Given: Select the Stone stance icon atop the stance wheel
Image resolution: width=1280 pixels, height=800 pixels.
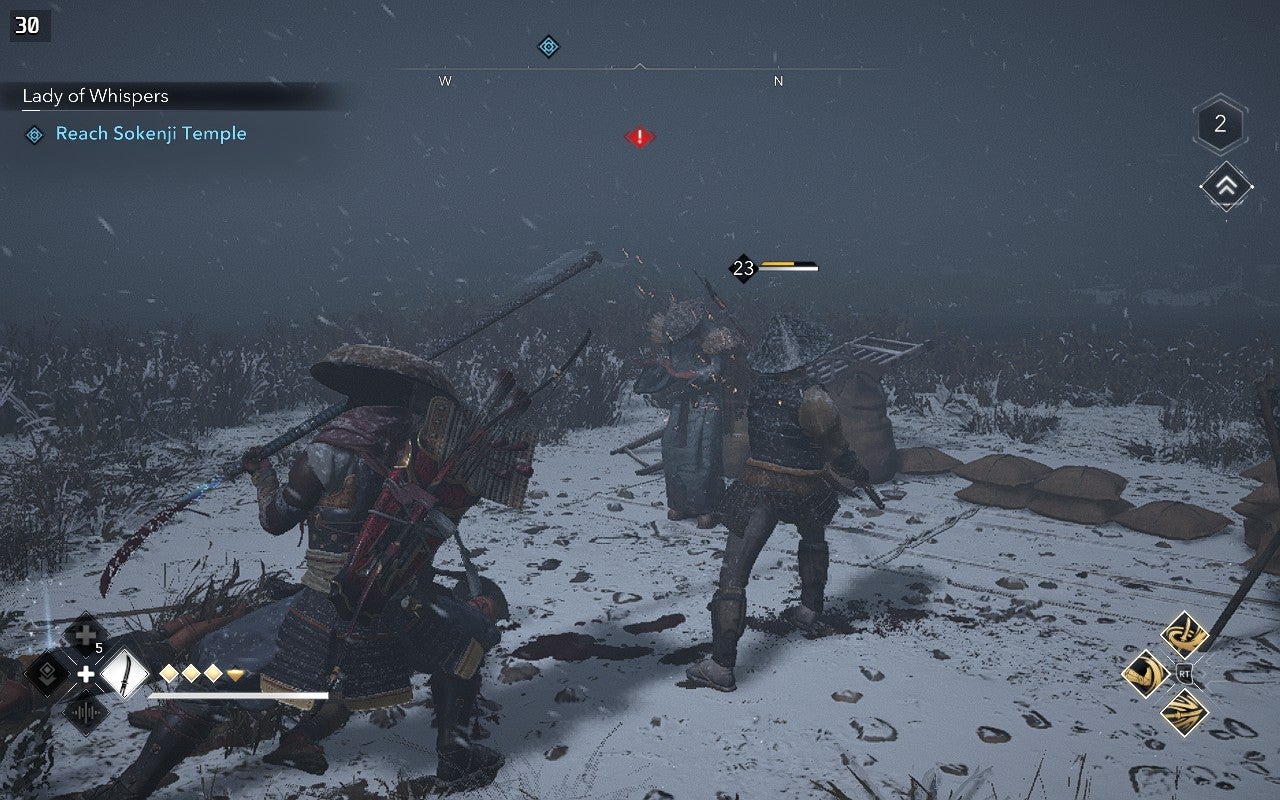Looking at the screenshot, I should click(1184, 632).
